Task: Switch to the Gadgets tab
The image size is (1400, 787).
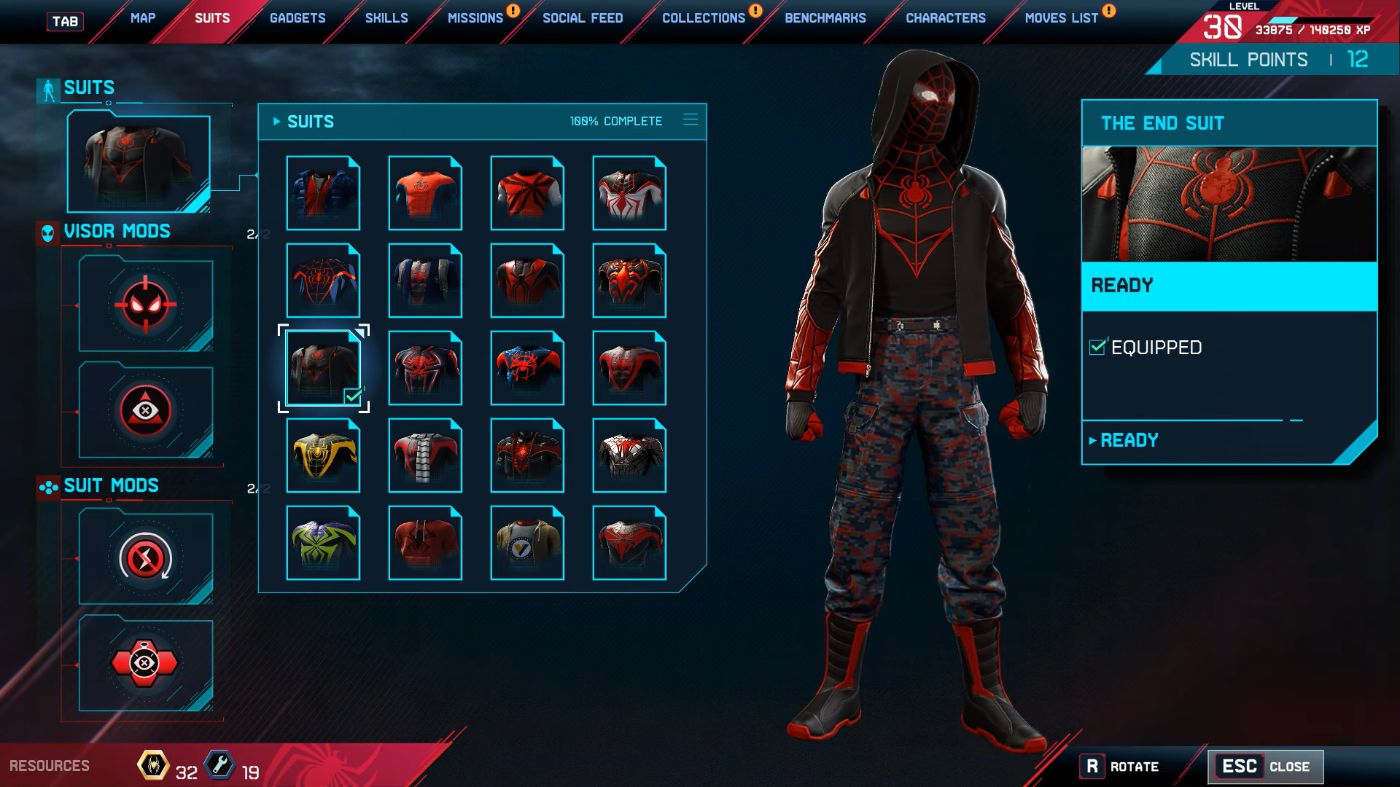Action: tap(298, 18)
